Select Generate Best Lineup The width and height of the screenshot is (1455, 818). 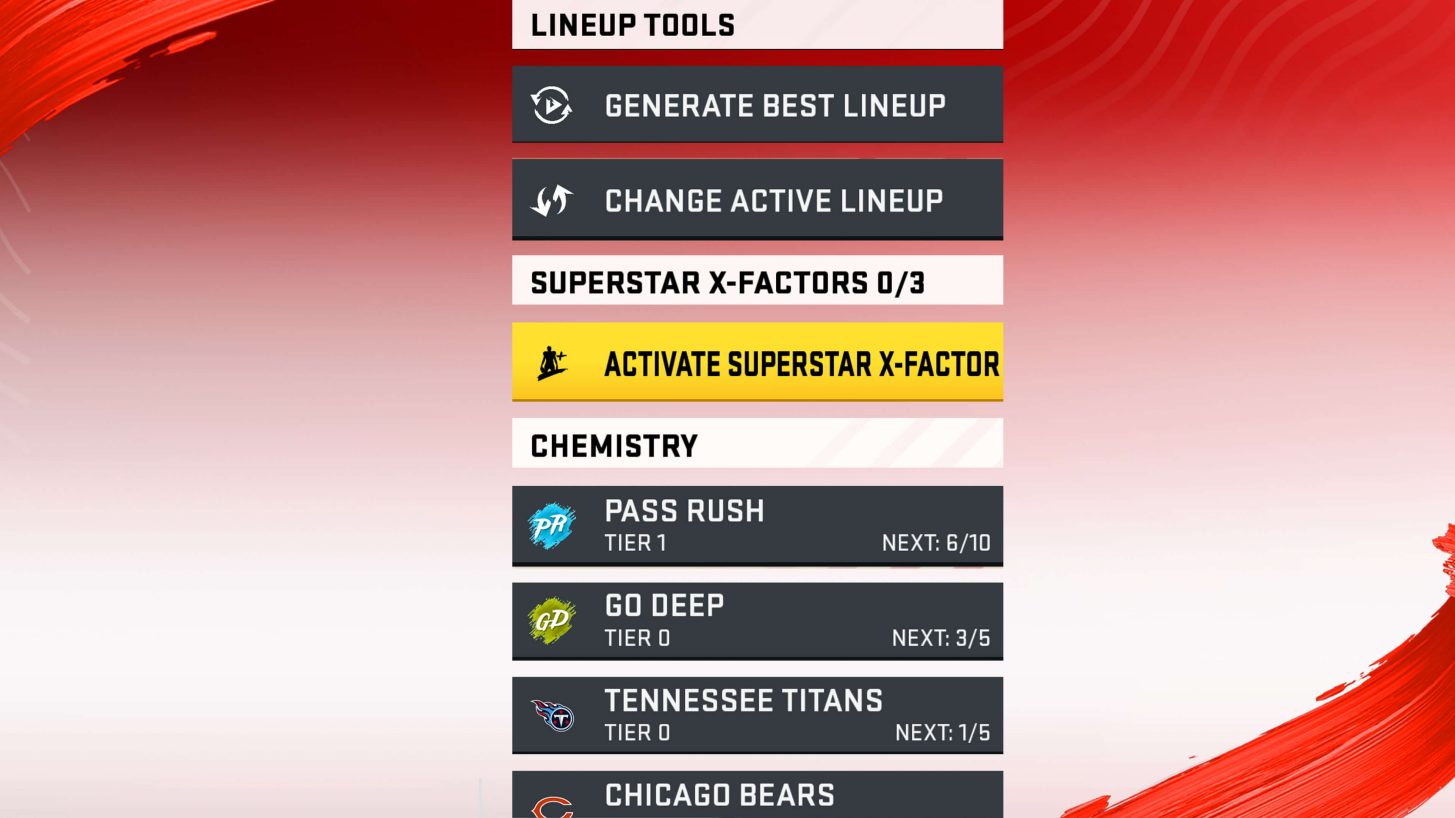point(757,105)
